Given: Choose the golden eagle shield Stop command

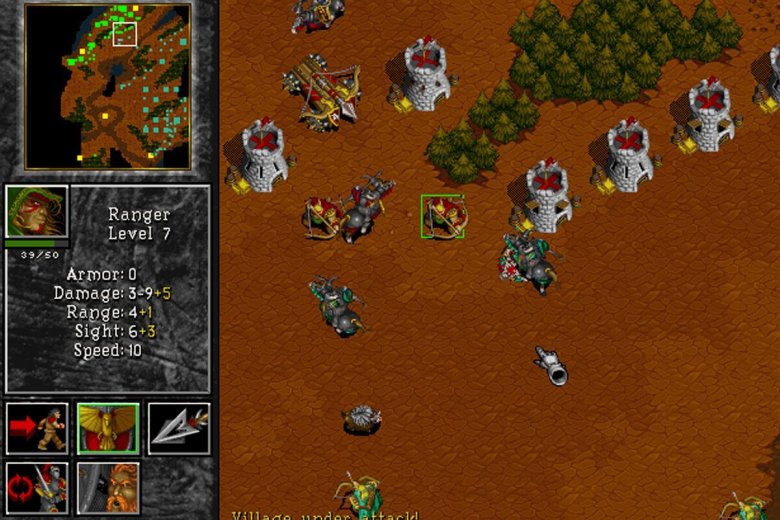Looking at the screenshot, I should click(108, 428).
